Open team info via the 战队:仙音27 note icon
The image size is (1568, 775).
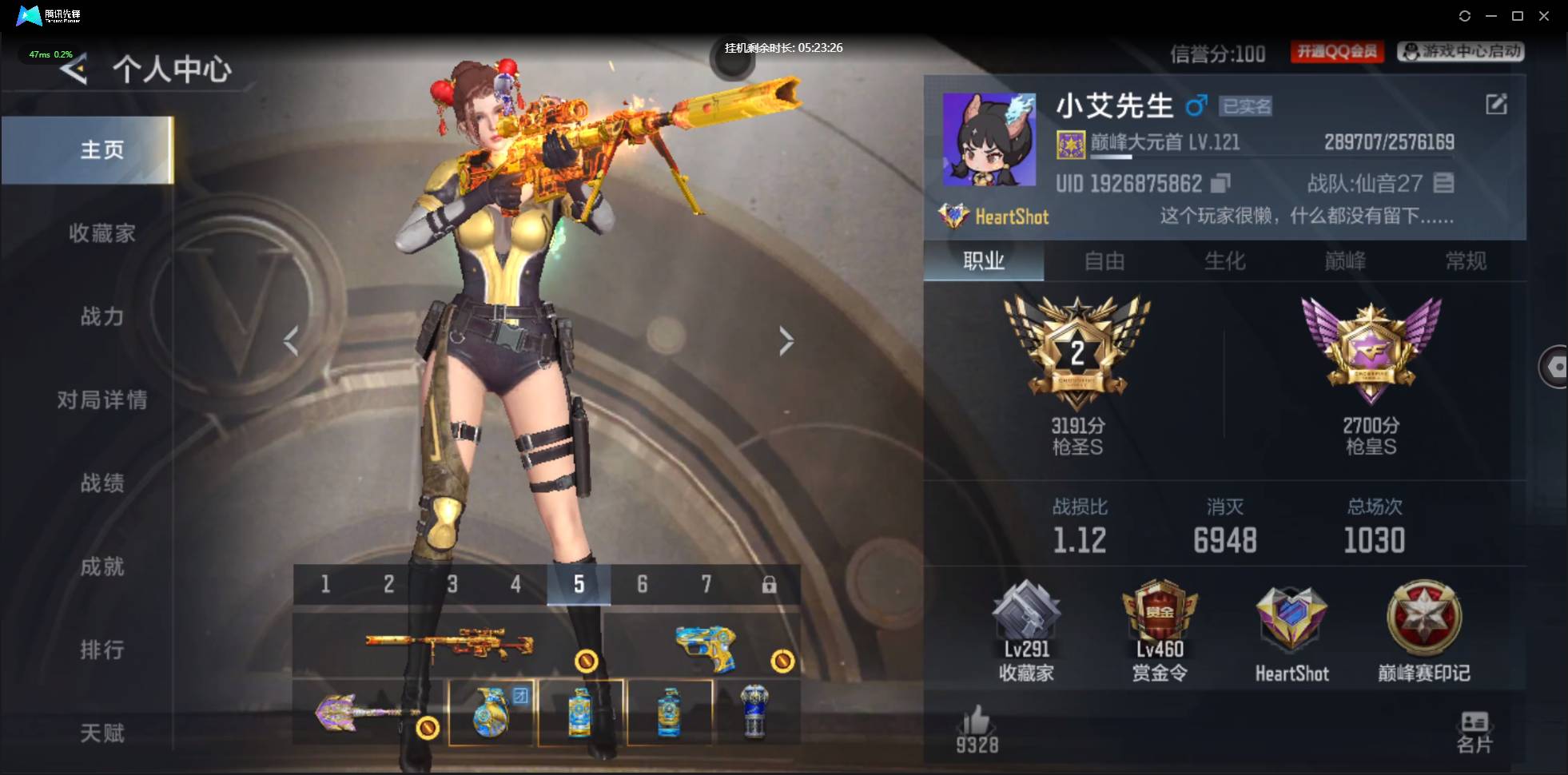pos(1443,183)
